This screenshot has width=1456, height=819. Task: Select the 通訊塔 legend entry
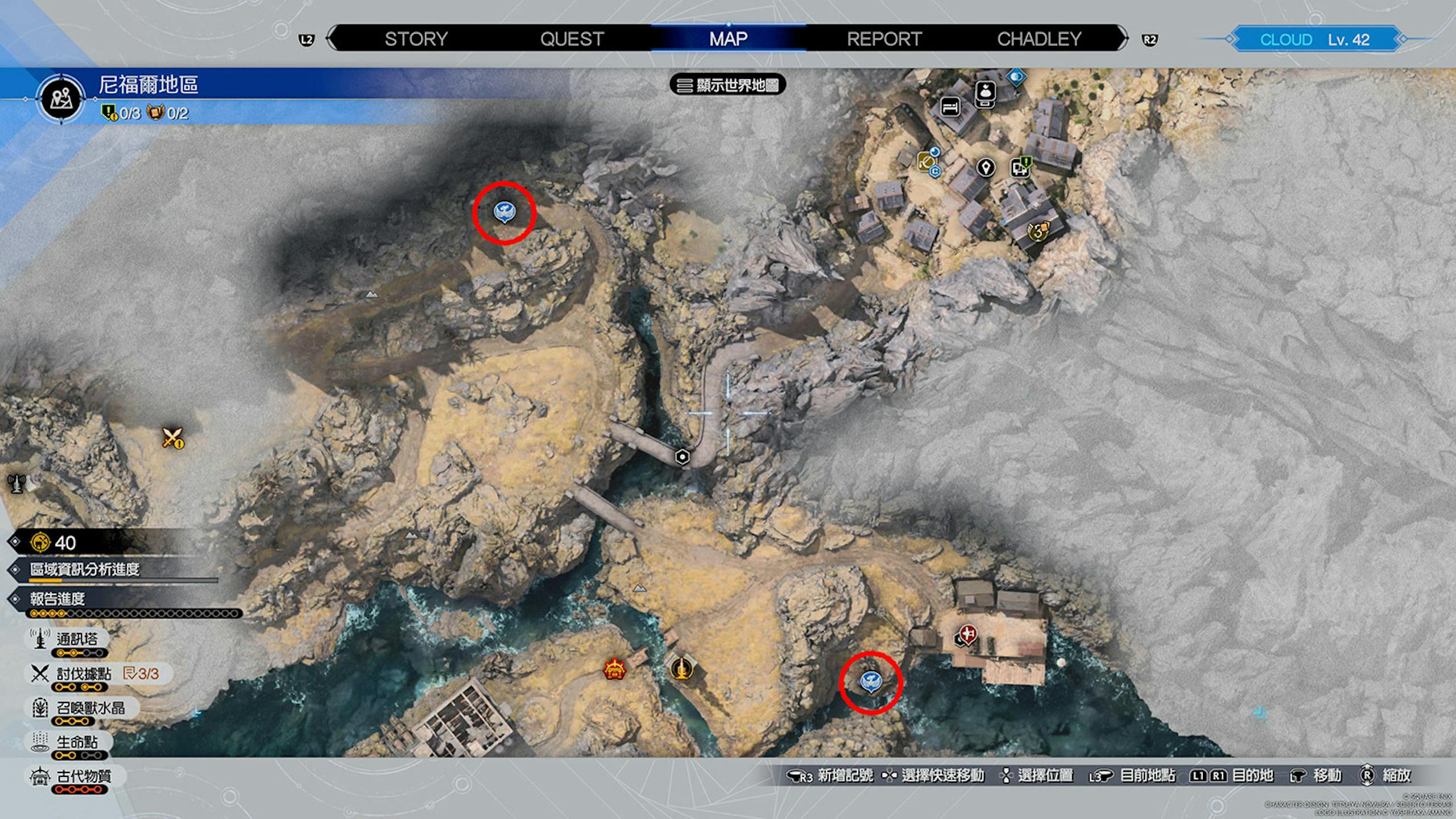click(76, 639)
